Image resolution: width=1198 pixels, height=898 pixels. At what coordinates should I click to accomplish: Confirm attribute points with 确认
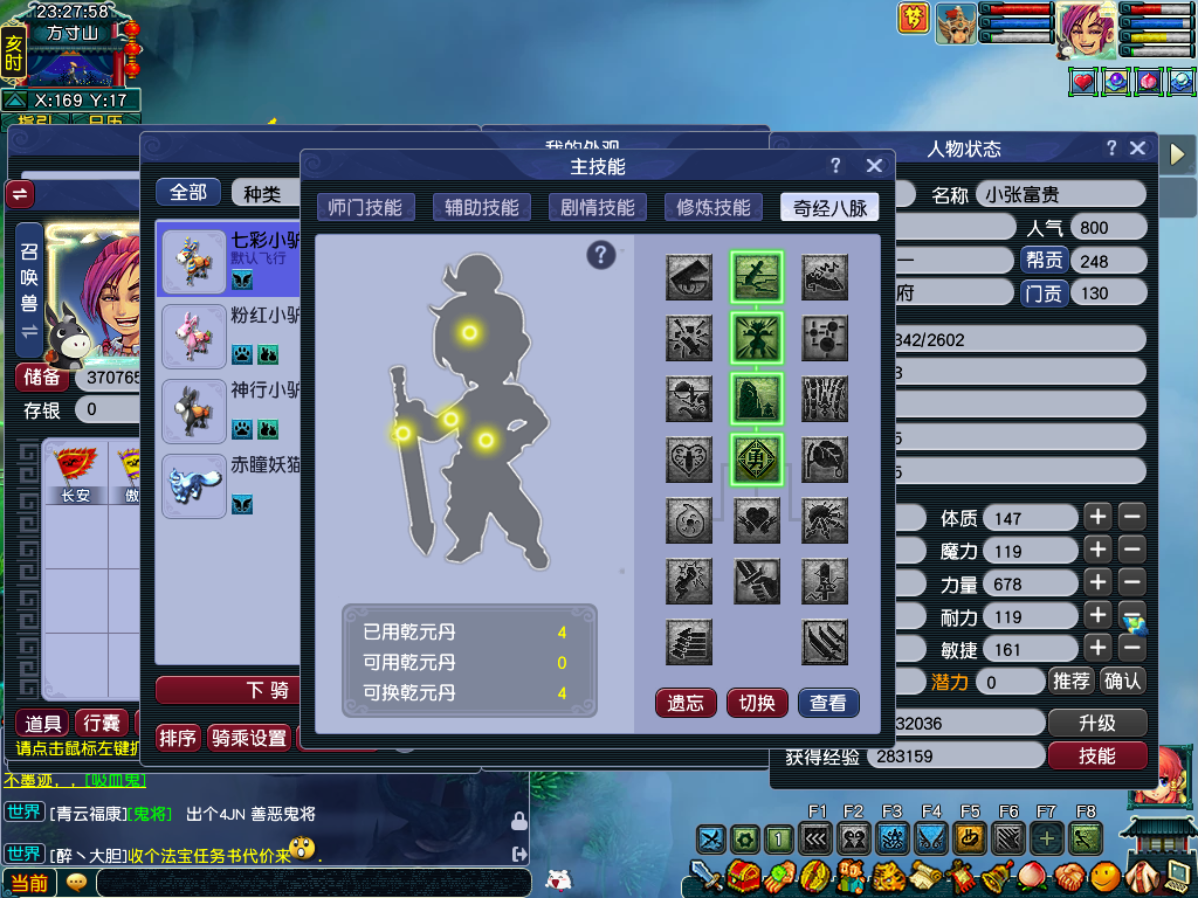pyautogui.click(x=1122, y=681)
